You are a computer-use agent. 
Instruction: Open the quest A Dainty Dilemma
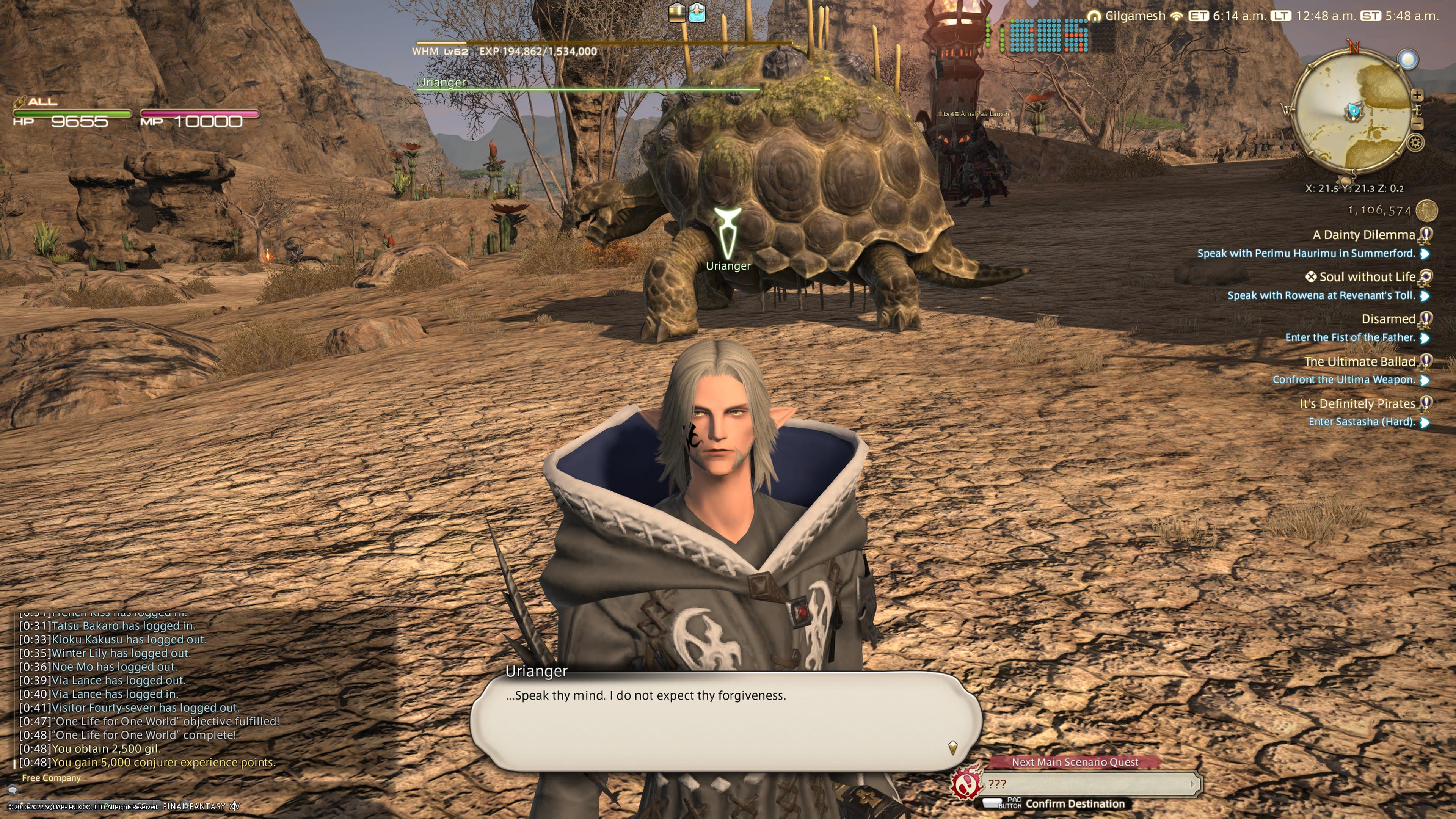[1363, 235]
